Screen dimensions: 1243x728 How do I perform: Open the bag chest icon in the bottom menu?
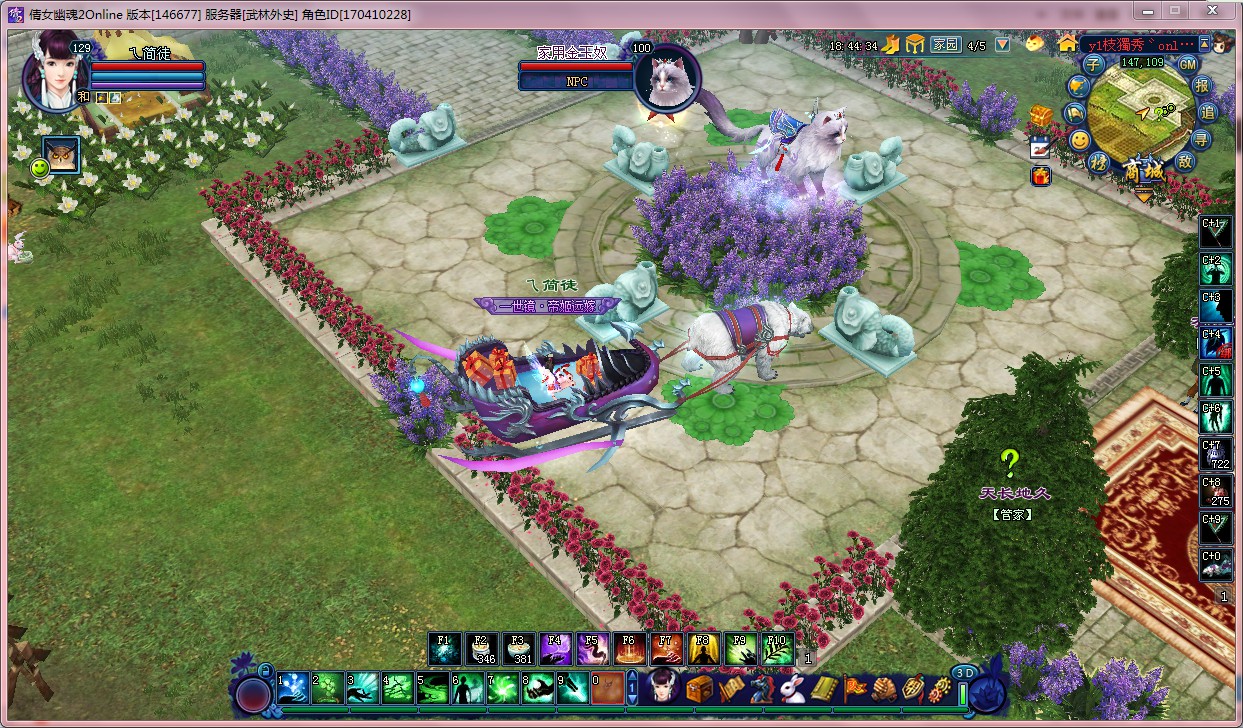(699, 688)
